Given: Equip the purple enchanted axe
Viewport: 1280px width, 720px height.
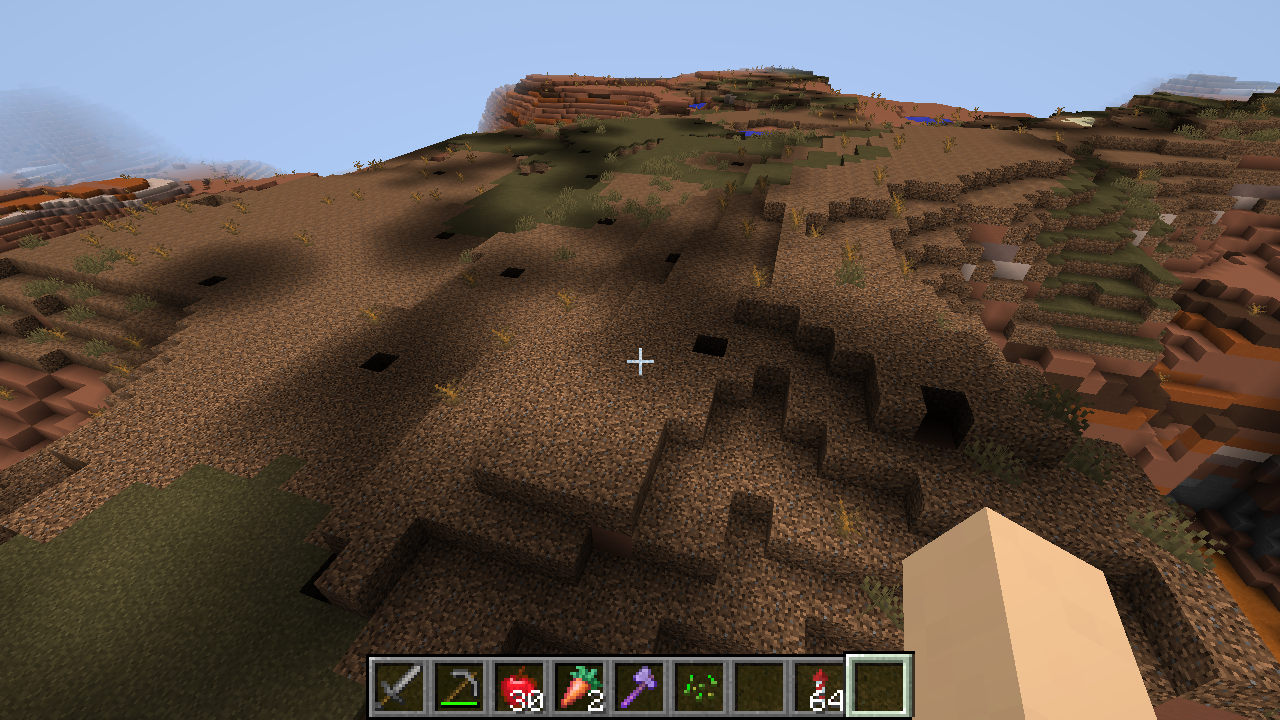Looking at the screenshot, I should tap(638, 686).
